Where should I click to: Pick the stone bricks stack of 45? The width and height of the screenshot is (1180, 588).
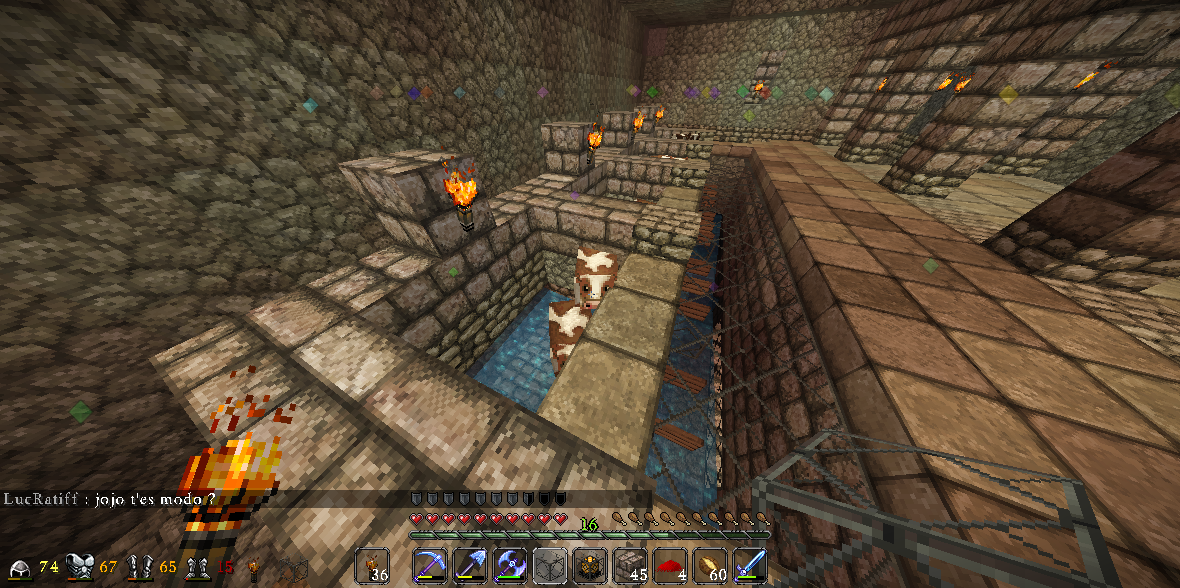pos(630,566)
